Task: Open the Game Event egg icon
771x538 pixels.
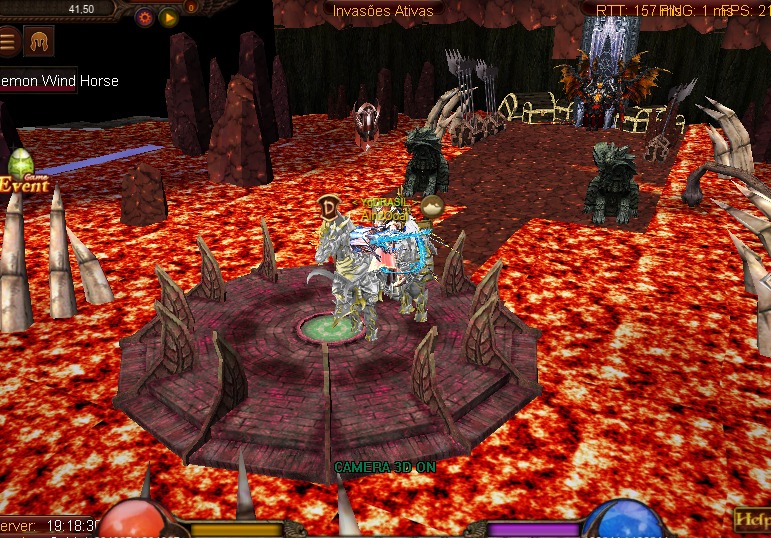Action: tap(22, 172)
